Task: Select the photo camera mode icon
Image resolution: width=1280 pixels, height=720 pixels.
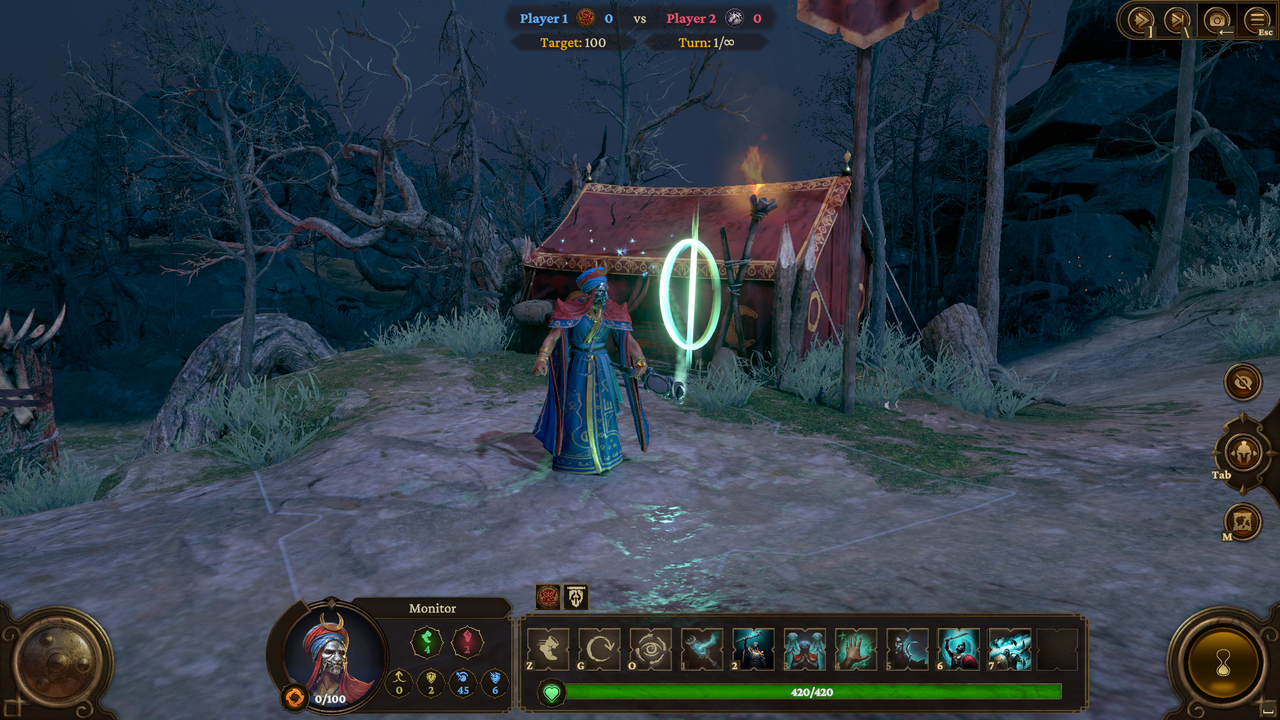Action: coord(1216,18)
